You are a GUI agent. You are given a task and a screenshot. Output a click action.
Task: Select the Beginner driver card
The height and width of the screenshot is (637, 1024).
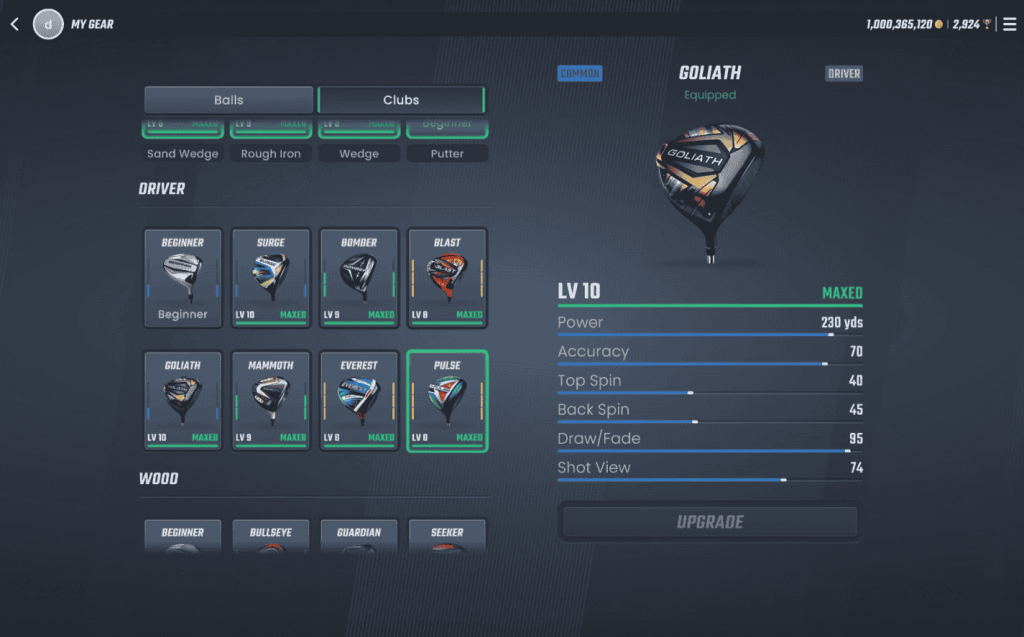pyautogui.click(x=183, y=278)
